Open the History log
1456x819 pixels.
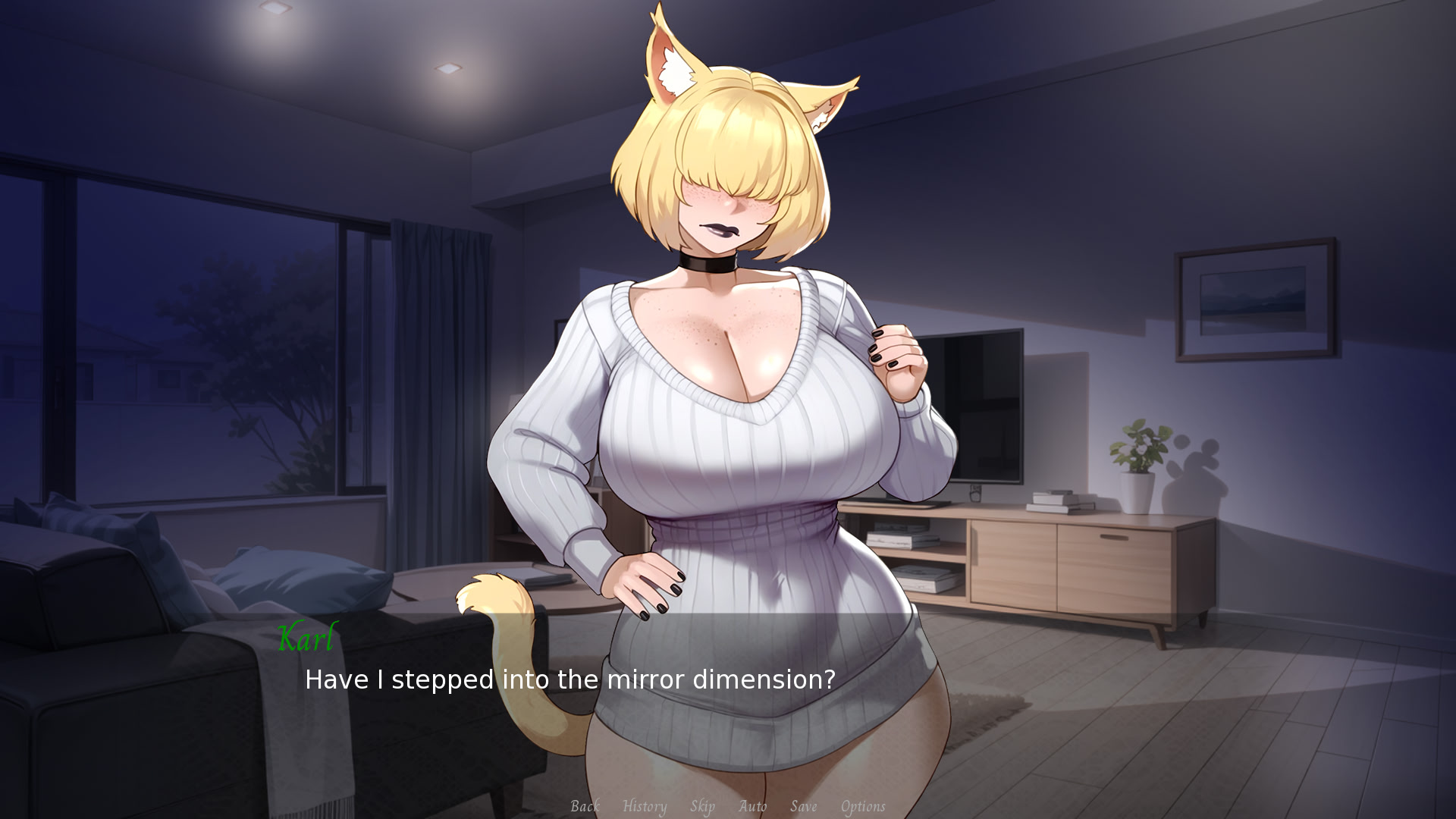(644, 806)
